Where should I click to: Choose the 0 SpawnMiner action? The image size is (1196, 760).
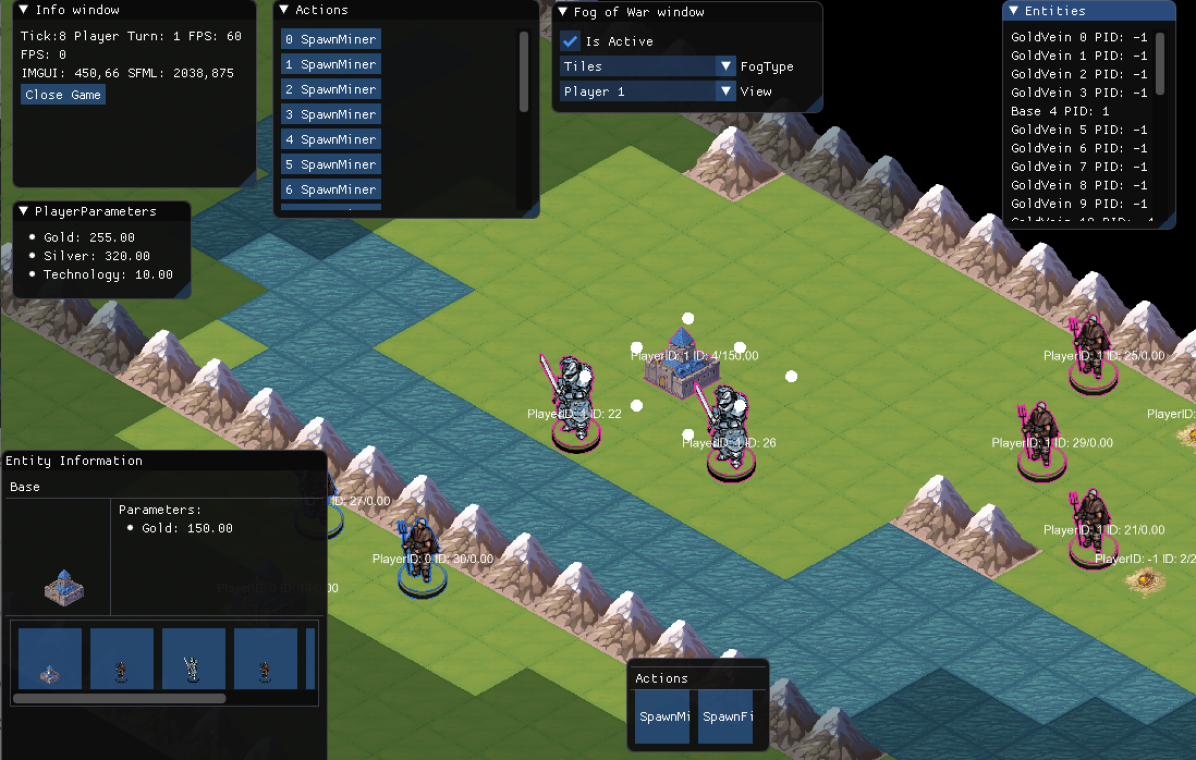[331, 39]
